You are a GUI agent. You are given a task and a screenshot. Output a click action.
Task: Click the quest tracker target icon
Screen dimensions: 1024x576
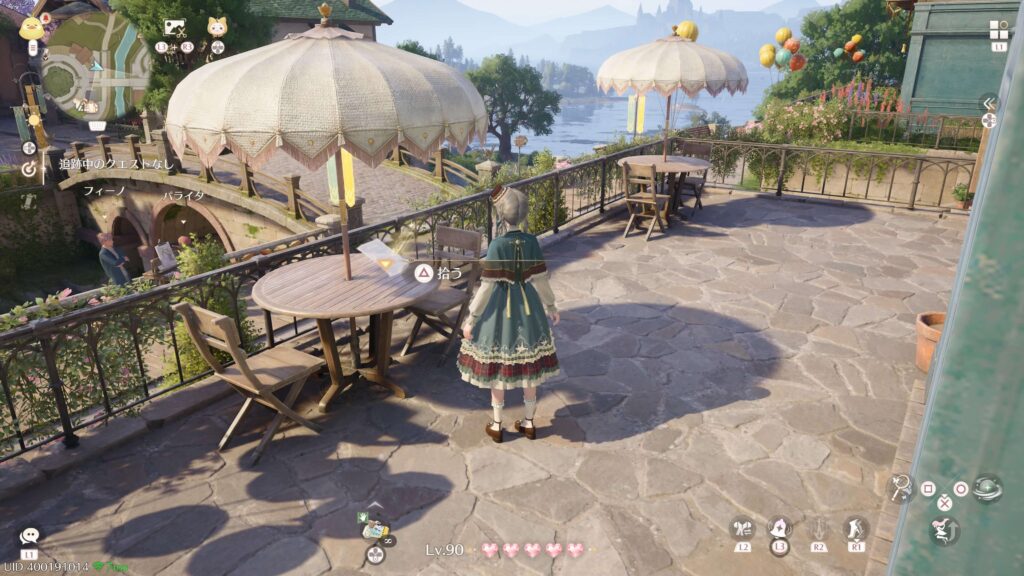point(28,169)
